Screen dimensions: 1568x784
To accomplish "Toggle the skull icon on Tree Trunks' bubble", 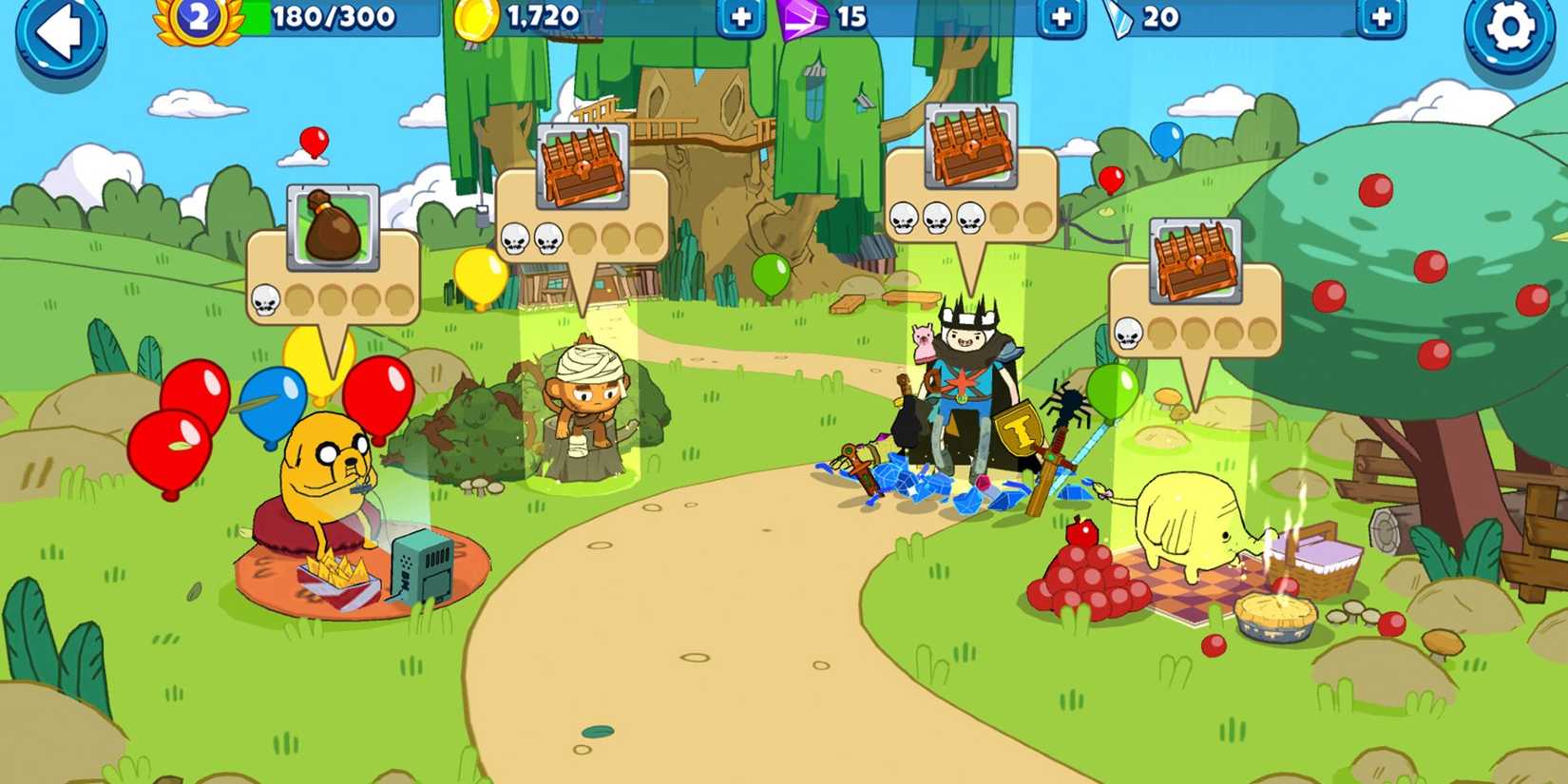I will point(1129,335).
